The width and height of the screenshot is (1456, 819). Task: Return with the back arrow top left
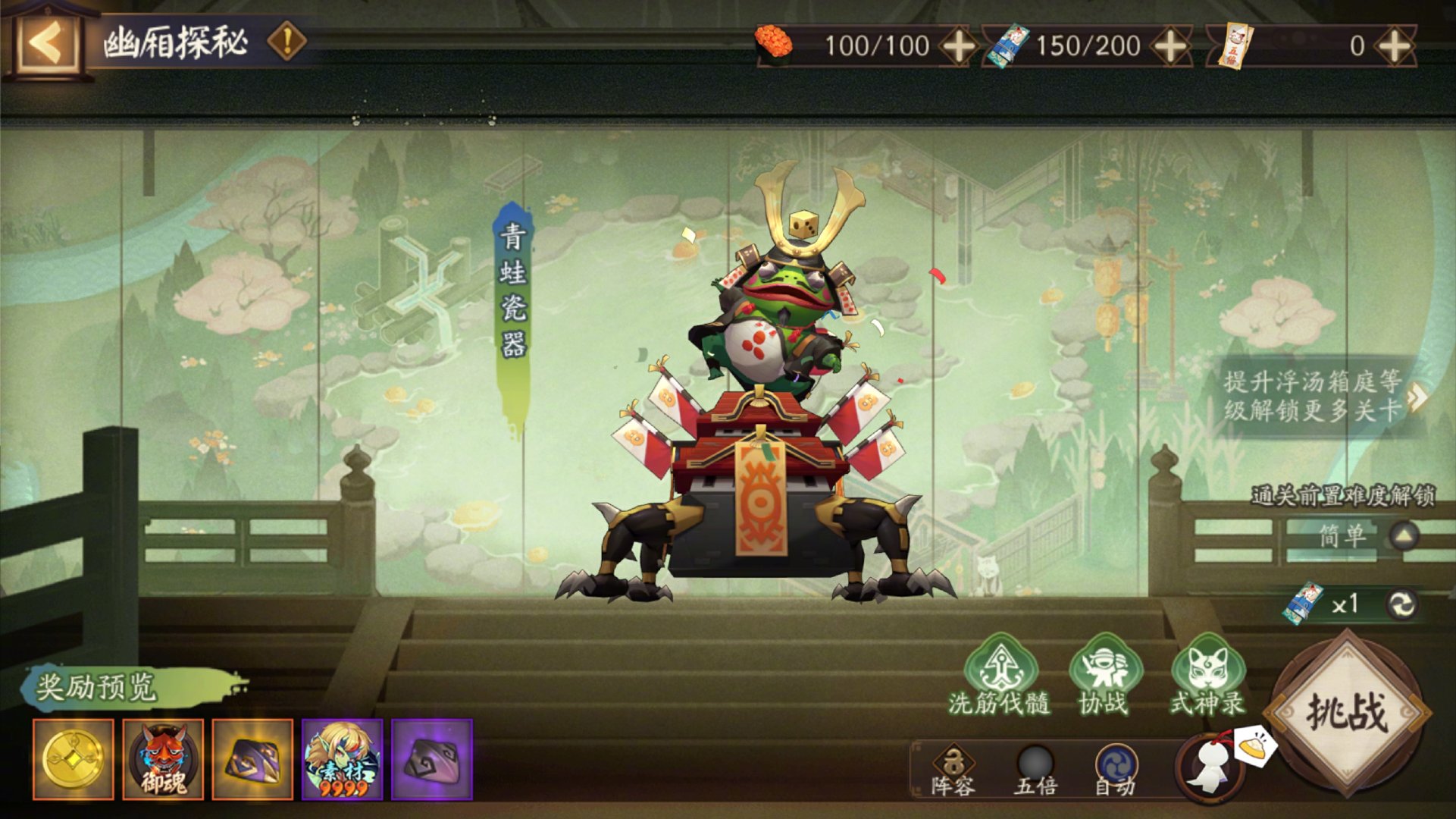click(x=47, y=42)
